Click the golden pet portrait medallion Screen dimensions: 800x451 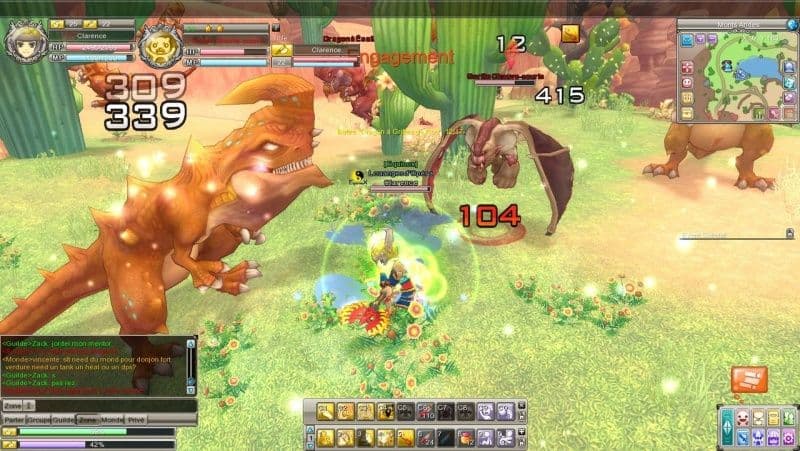tap(158, 45)
